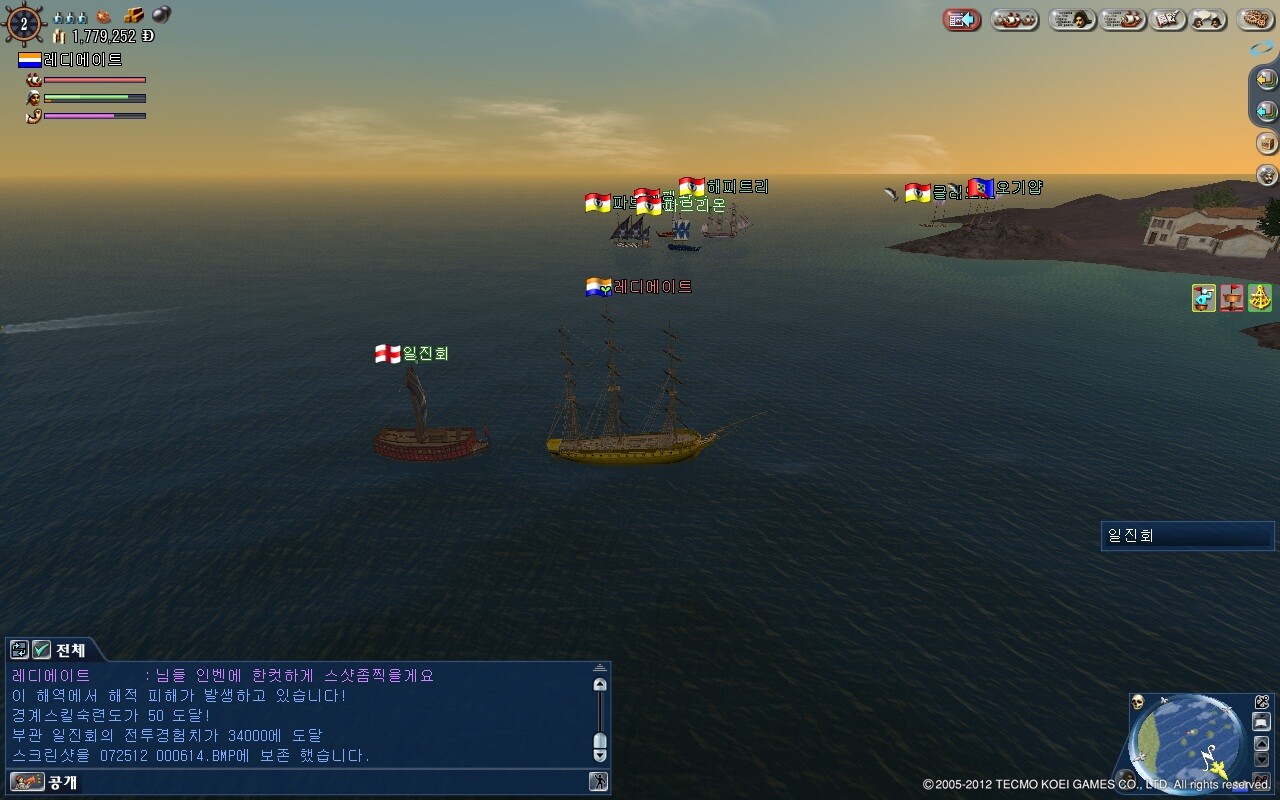Toggle the minimap display mode button
Image resolution: width=1280 pixels, height=800 pixels.
coord(1262,721)
